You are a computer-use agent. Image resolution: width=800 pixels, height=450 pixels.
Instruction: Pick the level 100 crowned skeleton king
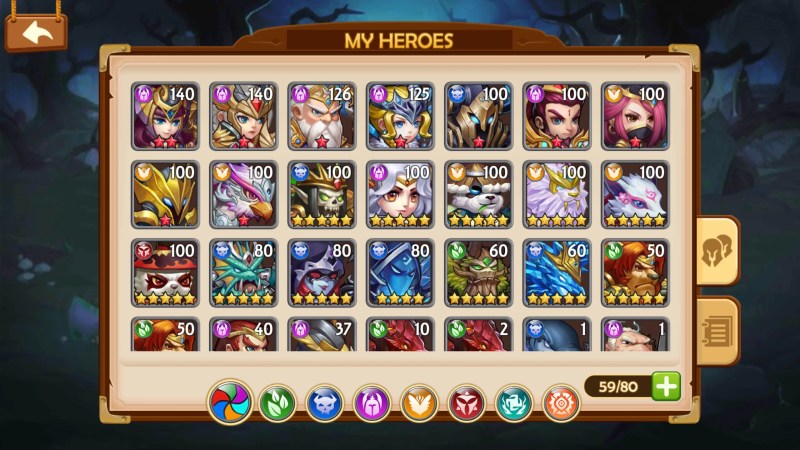coord(322,194)
